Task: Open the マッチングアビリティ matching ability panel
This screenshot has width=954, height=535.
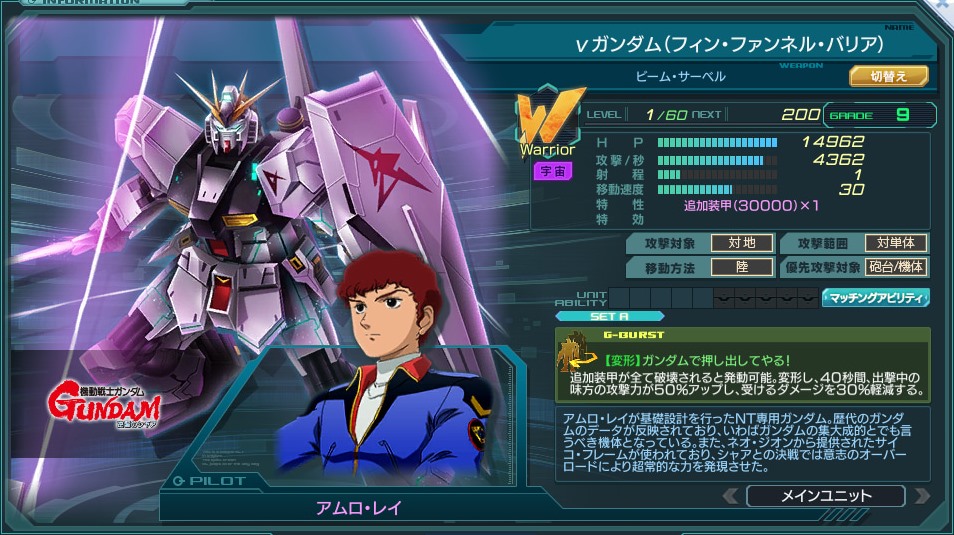Action: pos(876,297)
